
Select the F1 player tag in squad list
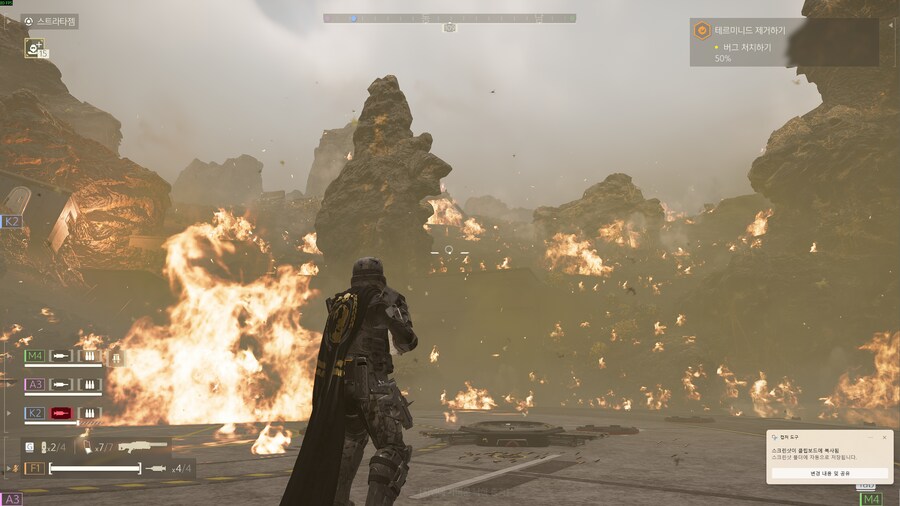34,468
